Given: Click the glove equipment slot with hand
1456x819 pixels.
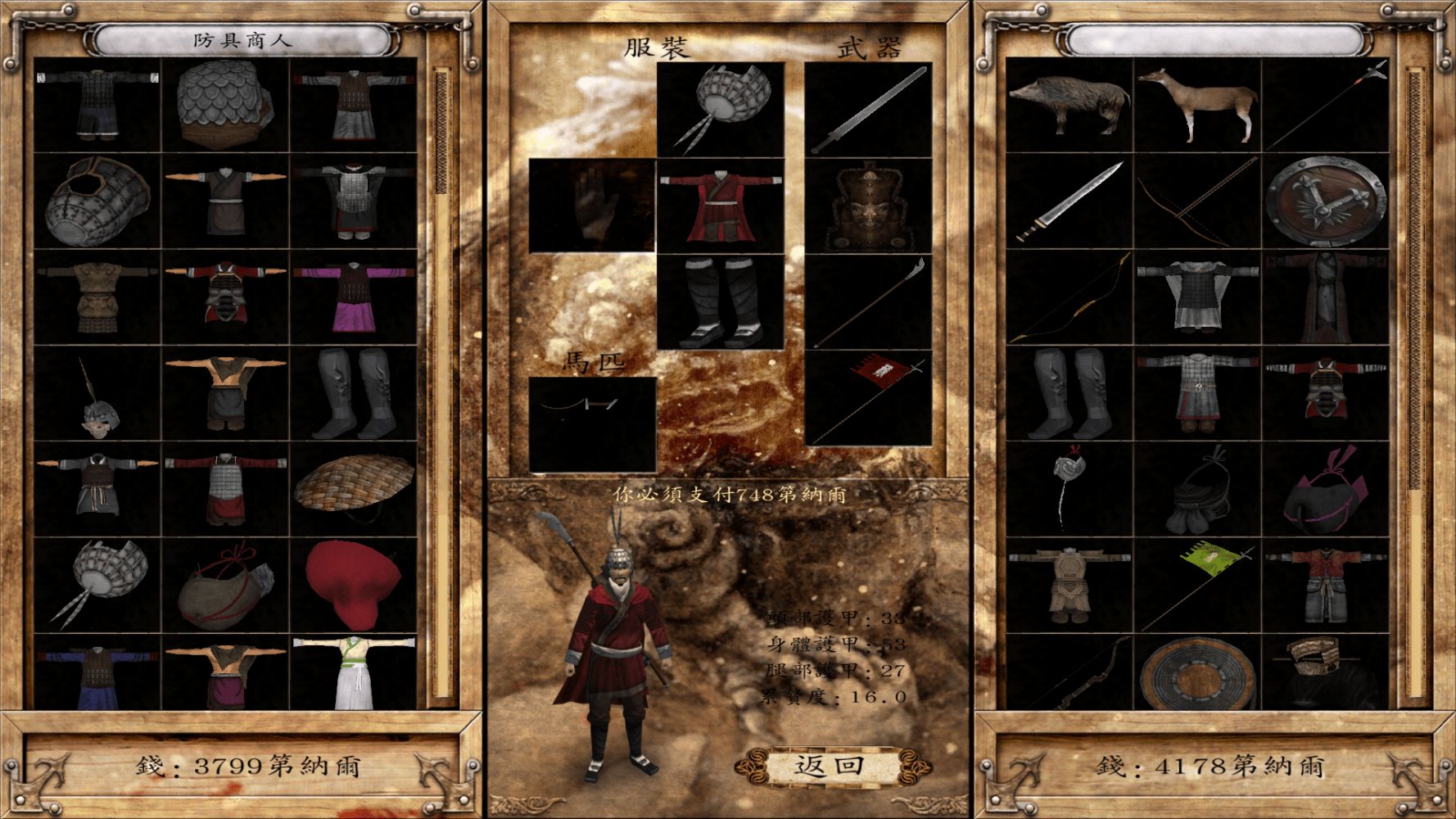Looking at the screenshot, I should pyautogui.click(x=592, y=206).
